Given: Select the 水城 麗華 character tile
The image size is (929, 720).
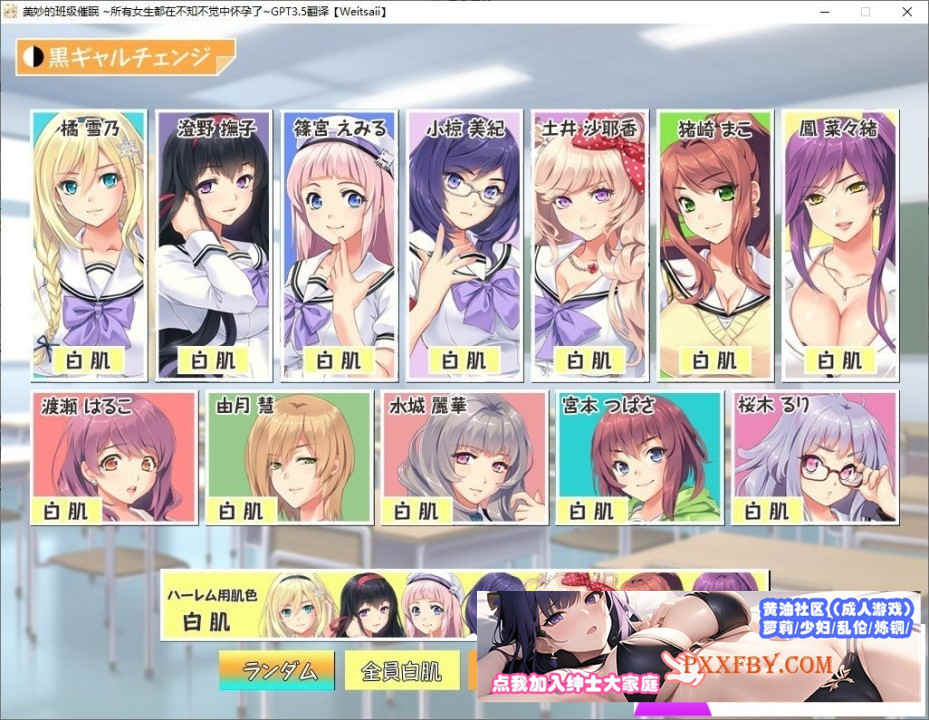Looking at the screenshot, I should 464,457.
